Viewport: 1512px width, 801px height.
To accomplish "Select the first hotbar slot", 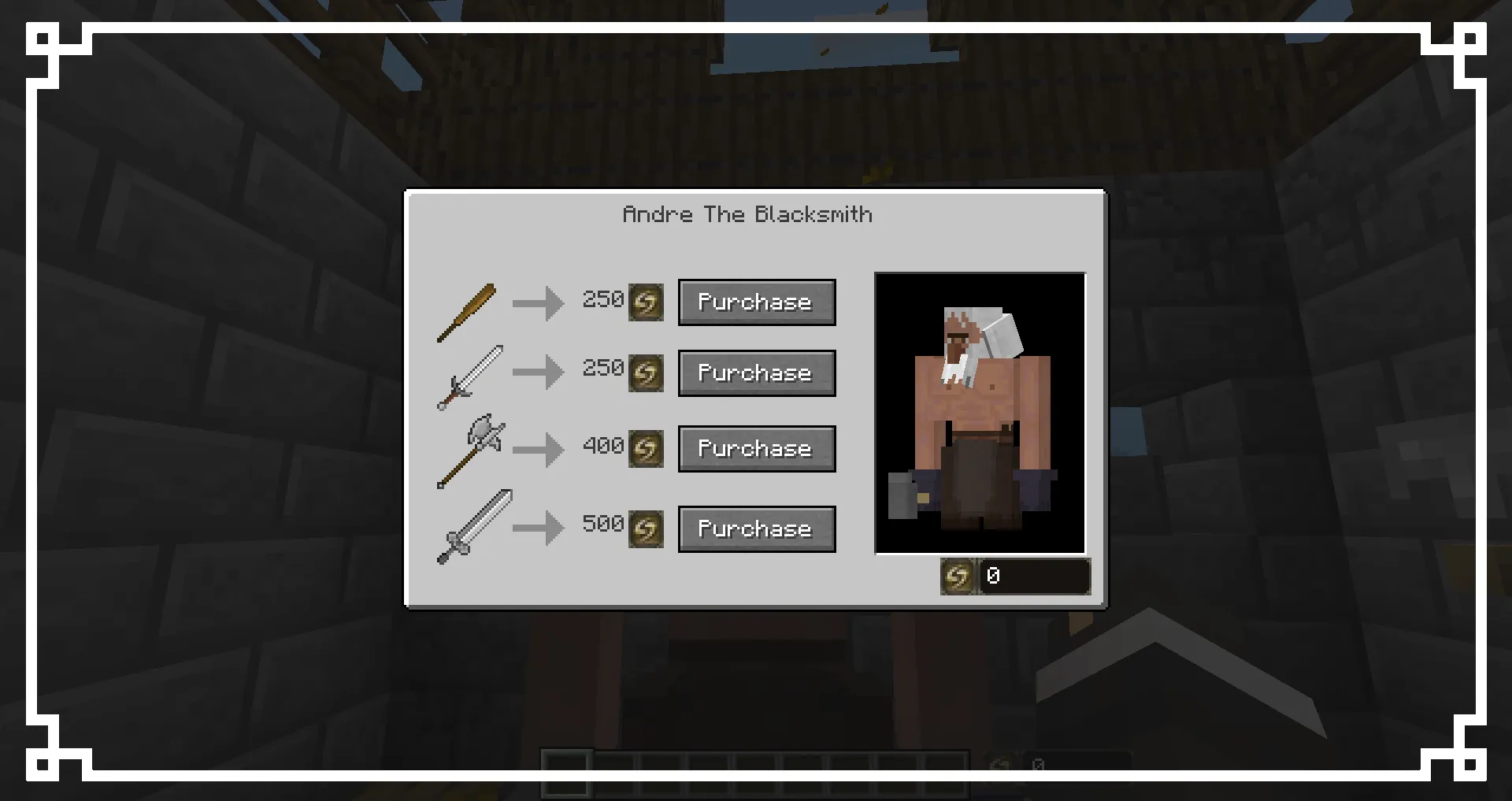I will (567, 768).
